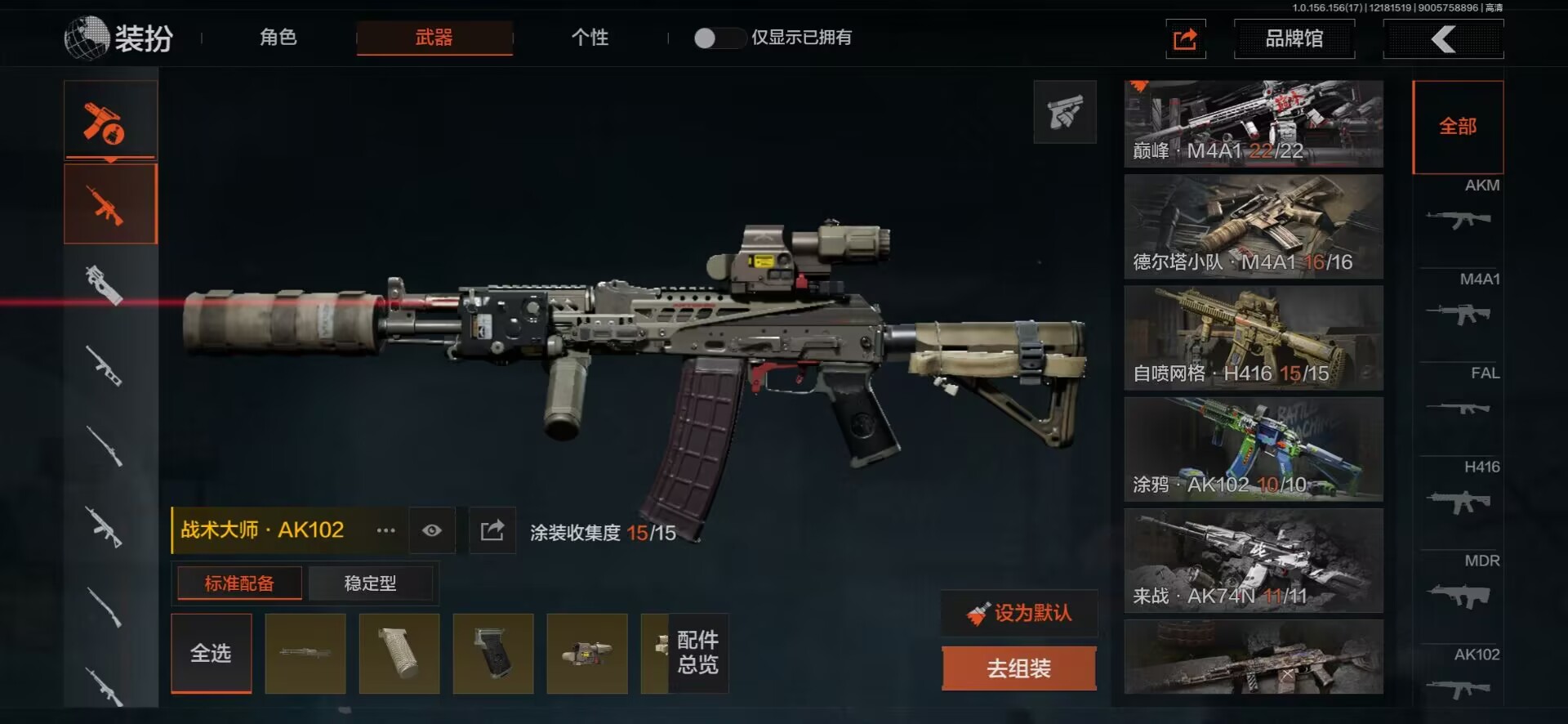Go back with the arrow button

click(x=1443, y=38)
